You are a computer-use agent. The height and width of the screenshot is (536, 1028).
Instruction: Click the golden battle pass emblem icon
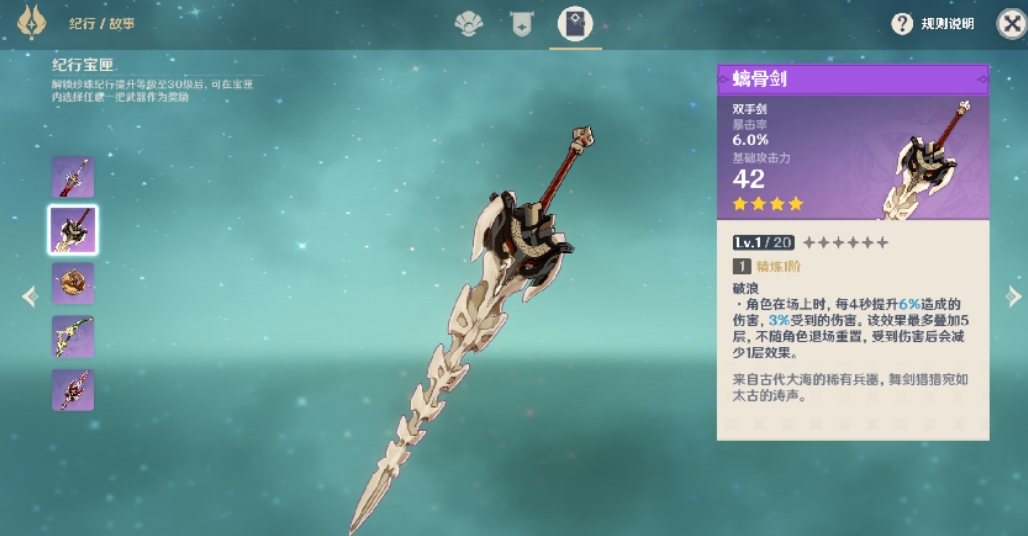[32, 22]
